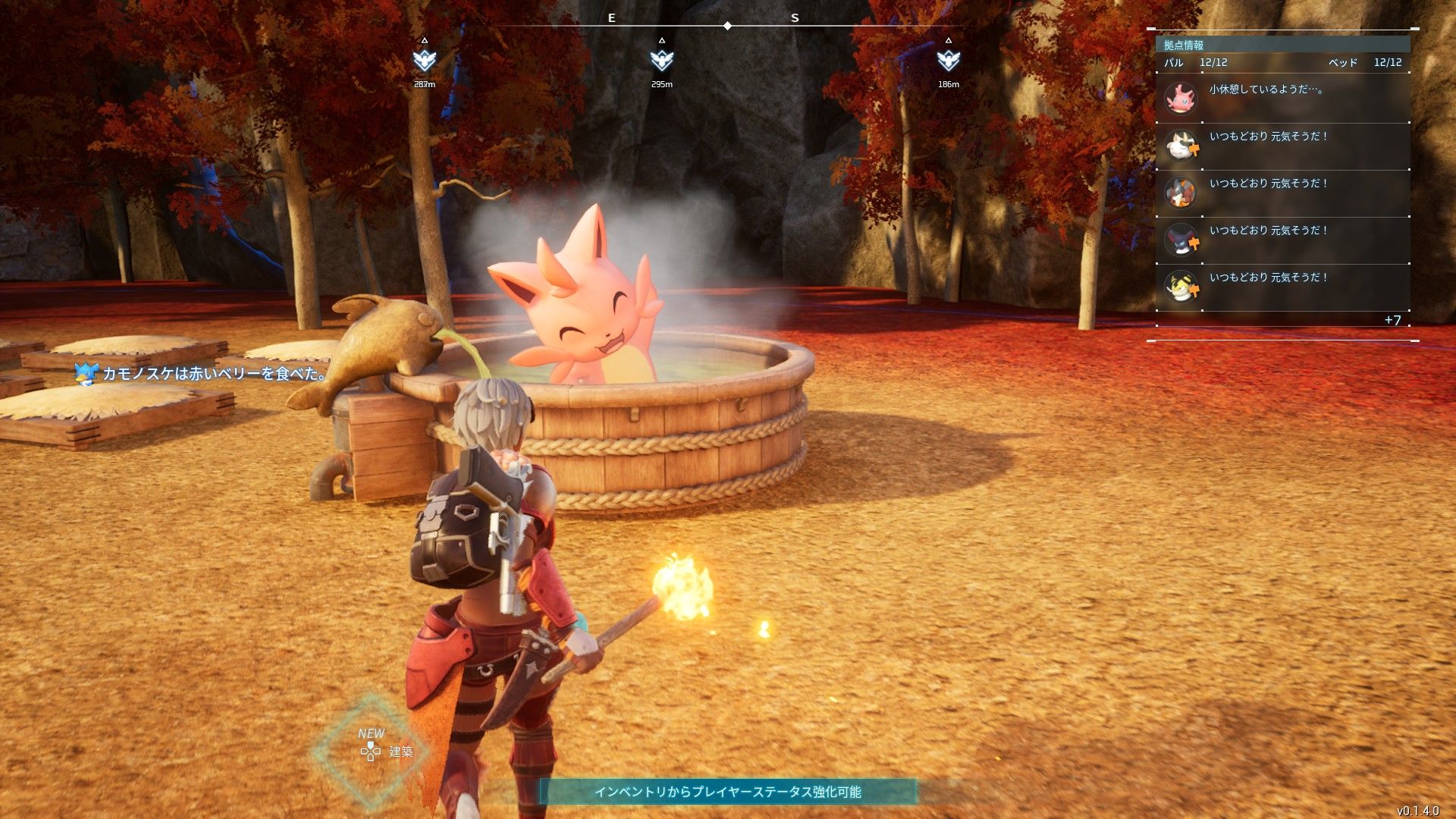The width and height of the screenshot is (1456, 819).
Task: Click the 287m compass waypoint marker
Action: coord(425,60)
